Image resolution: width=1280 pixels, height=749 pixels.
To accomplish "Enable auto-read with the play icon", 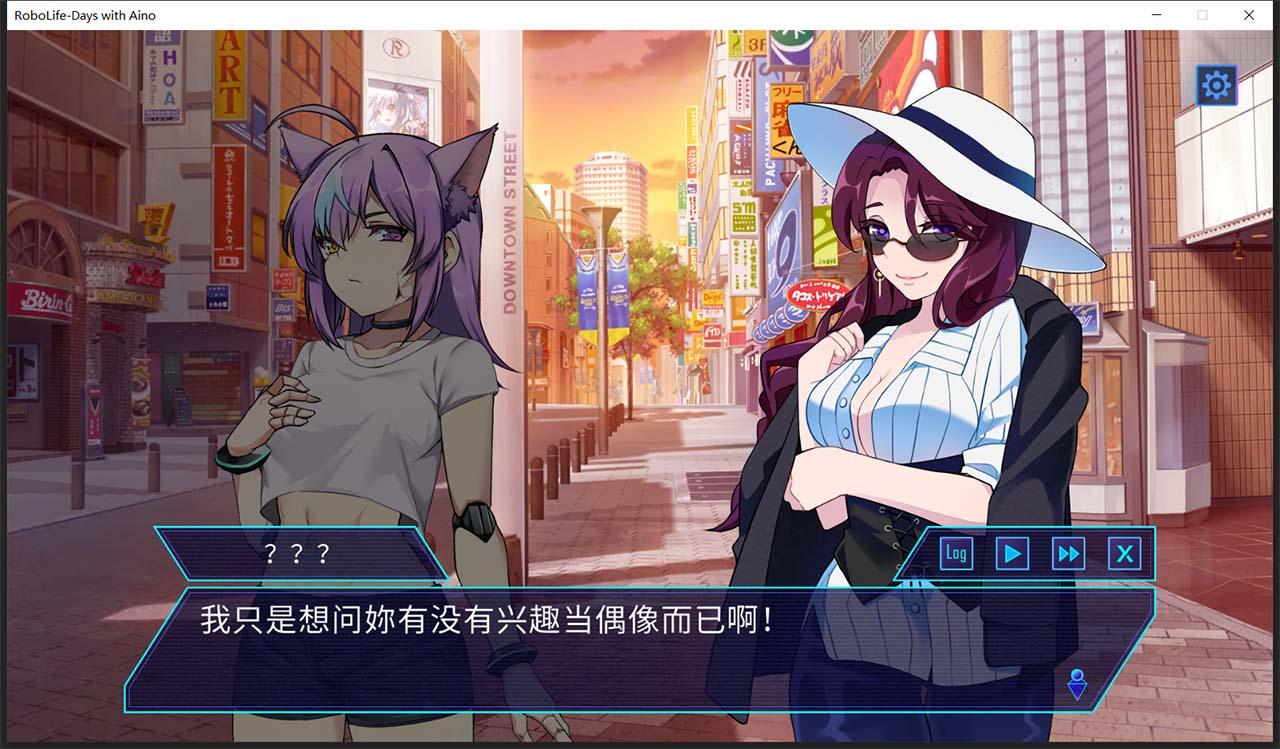I will click(x=1011, y=552).
